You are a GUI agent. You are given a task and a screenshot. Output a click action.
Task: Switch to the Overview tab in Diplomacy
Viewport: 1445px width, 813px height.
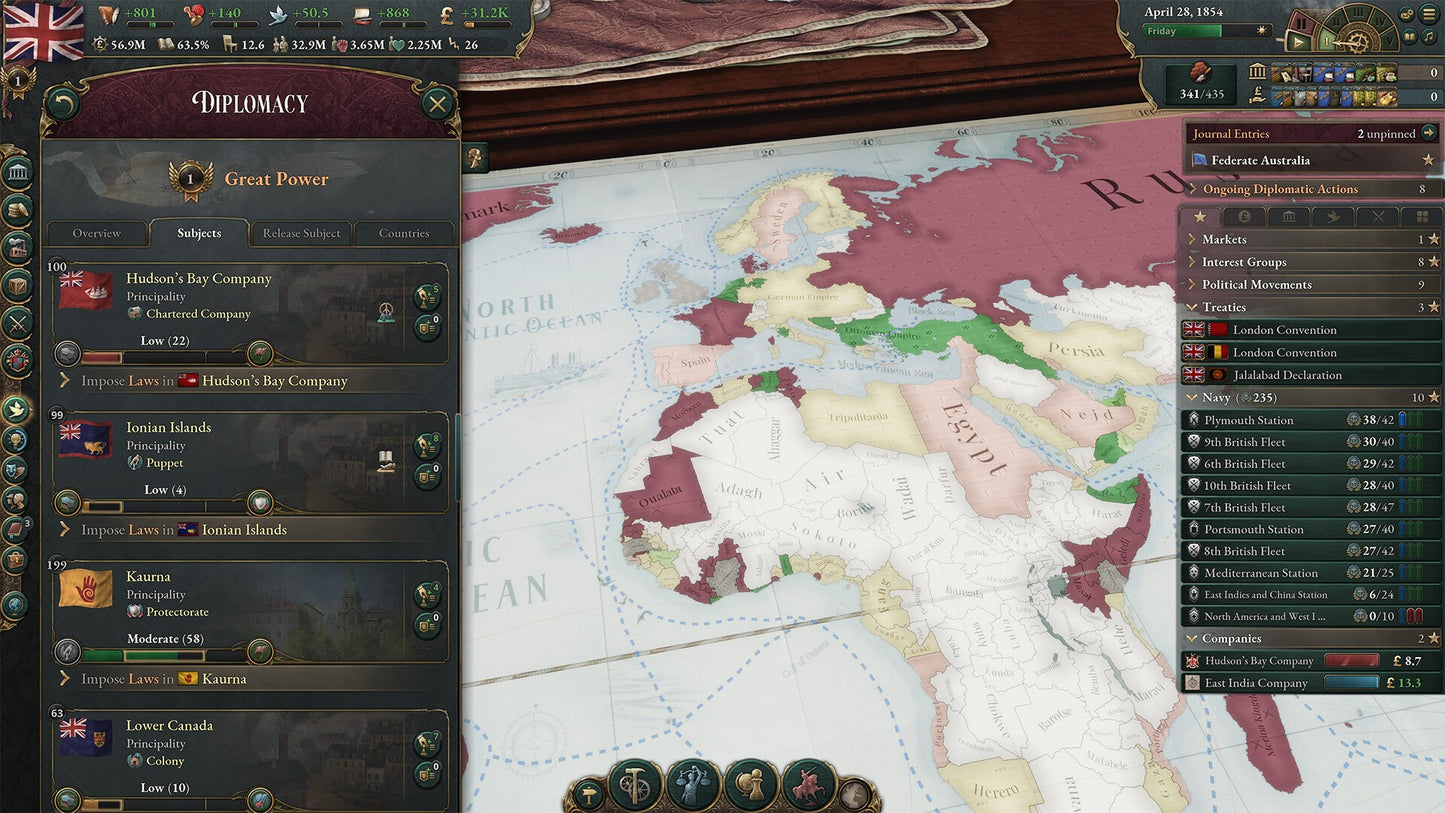click(97, 233)
